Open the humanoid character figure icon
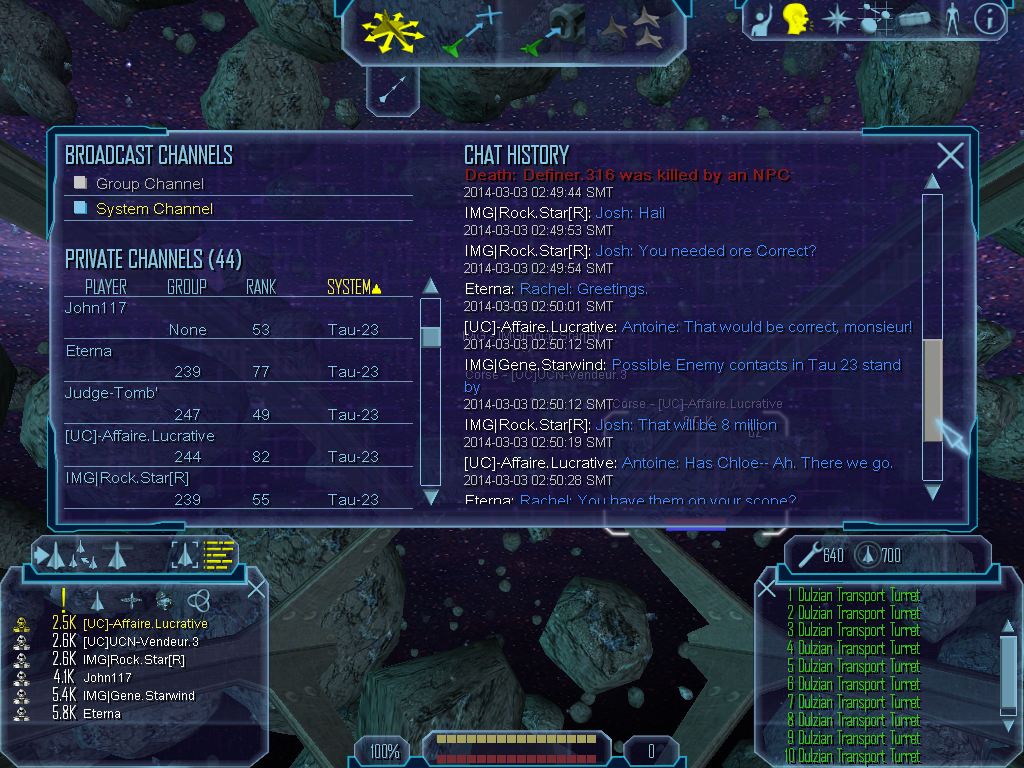 [951, 19]
